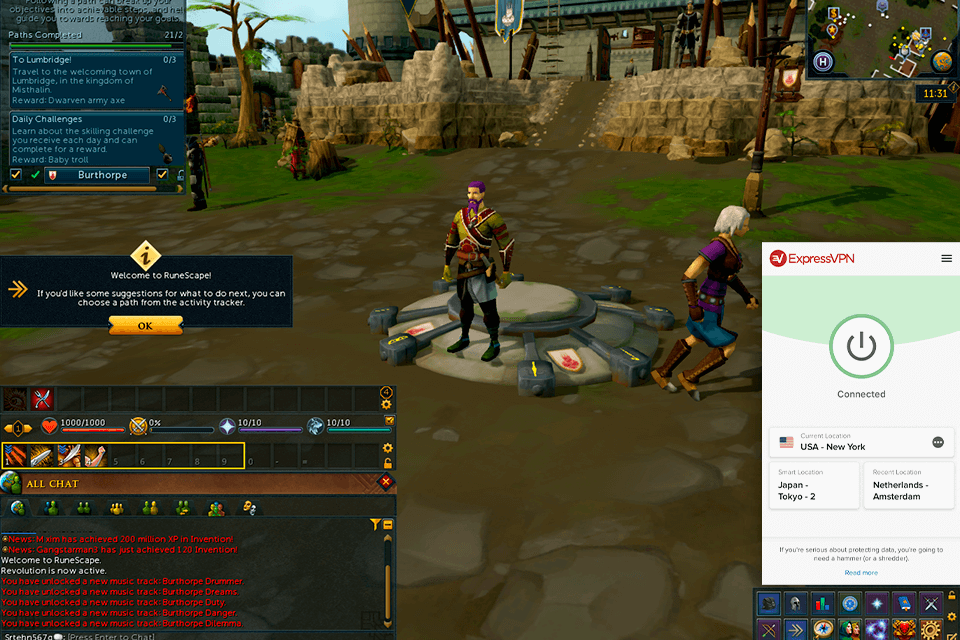
Task: Select the Japan - Tokyo - 2 smart location
Action: 813,486
